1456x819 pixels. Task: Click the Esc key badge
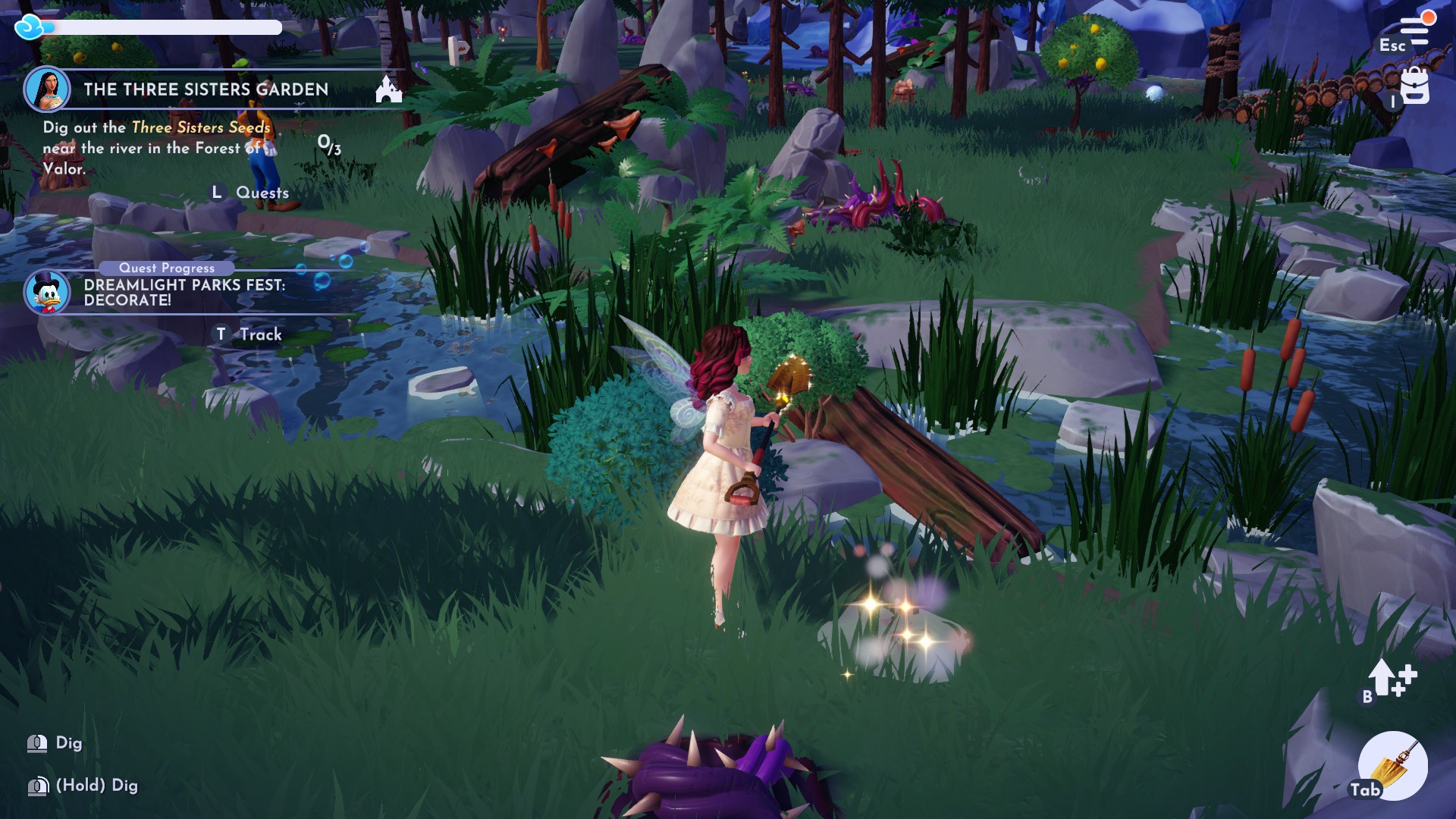1393,46
